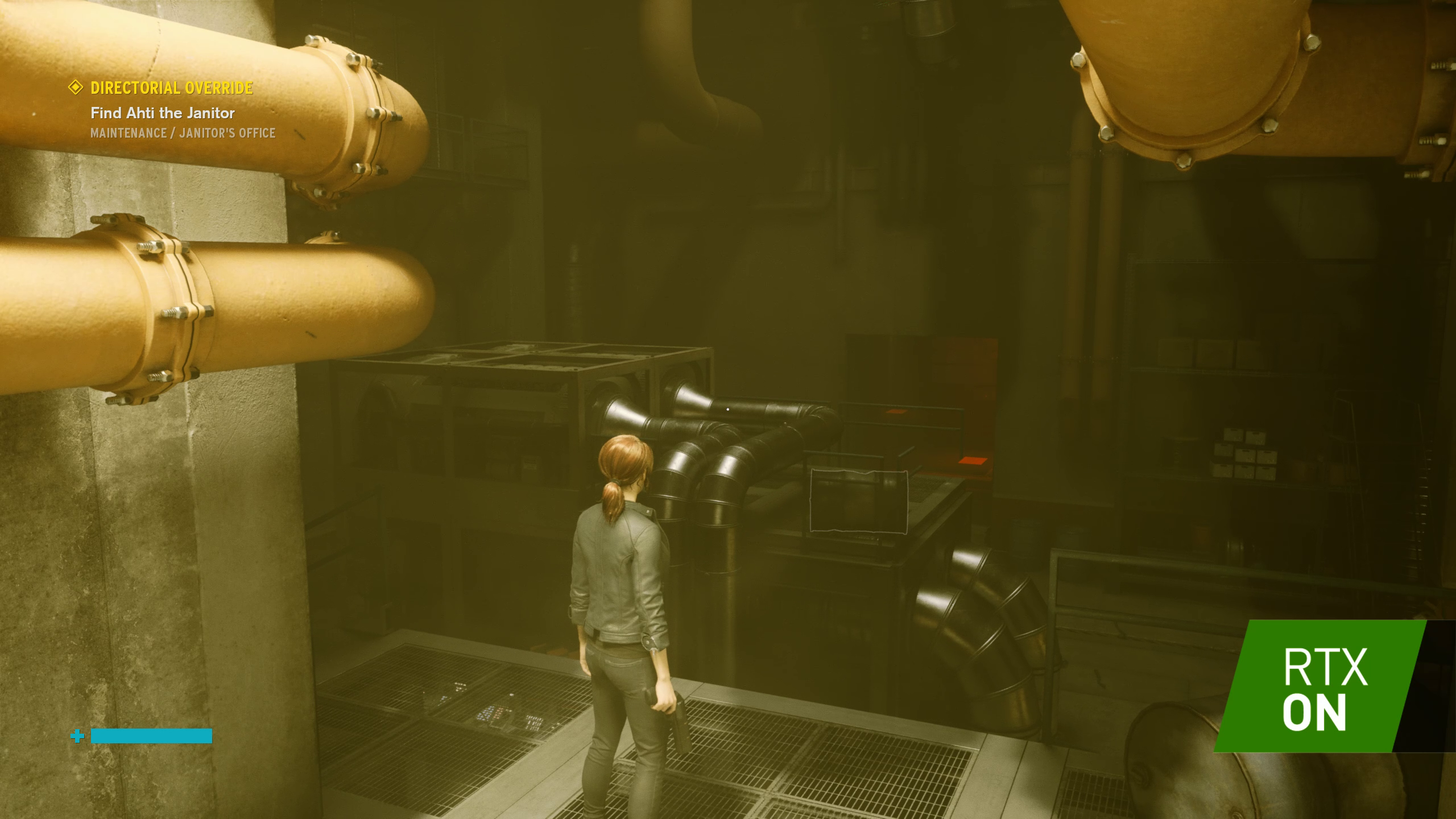Screen dimensions: 1456x819
Task: Select the Directorial Override mission title
Action: click(x=172, y=88)
